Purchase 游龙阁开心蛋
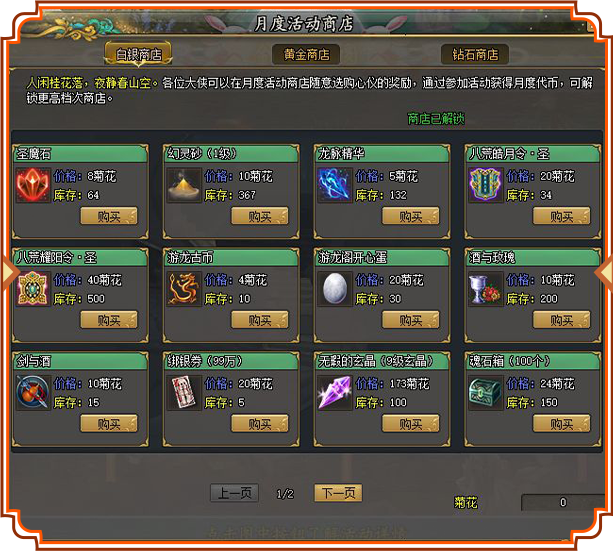Screen dimensions: 613x551 tap(410, 320)
